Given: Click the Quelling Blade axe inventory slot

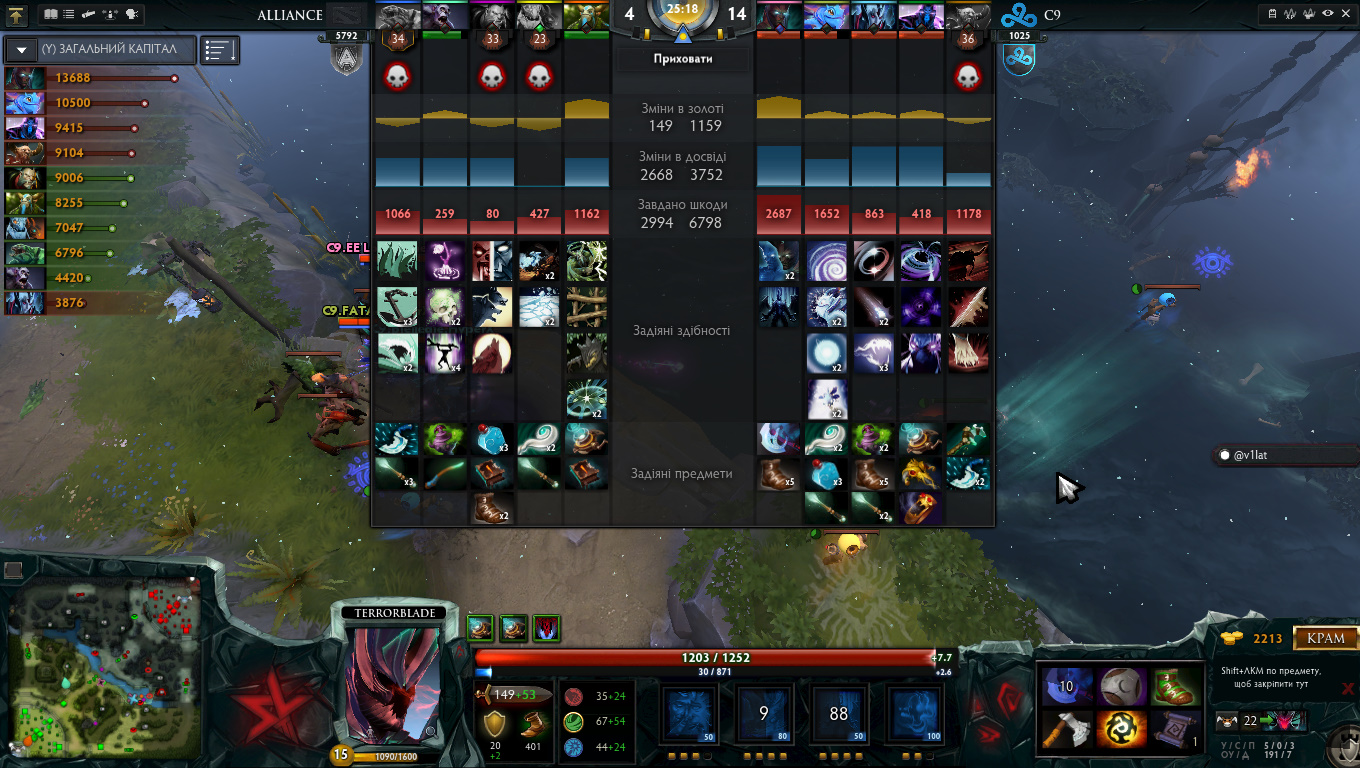Looking at the screenshot, I should pos(1065,728).
